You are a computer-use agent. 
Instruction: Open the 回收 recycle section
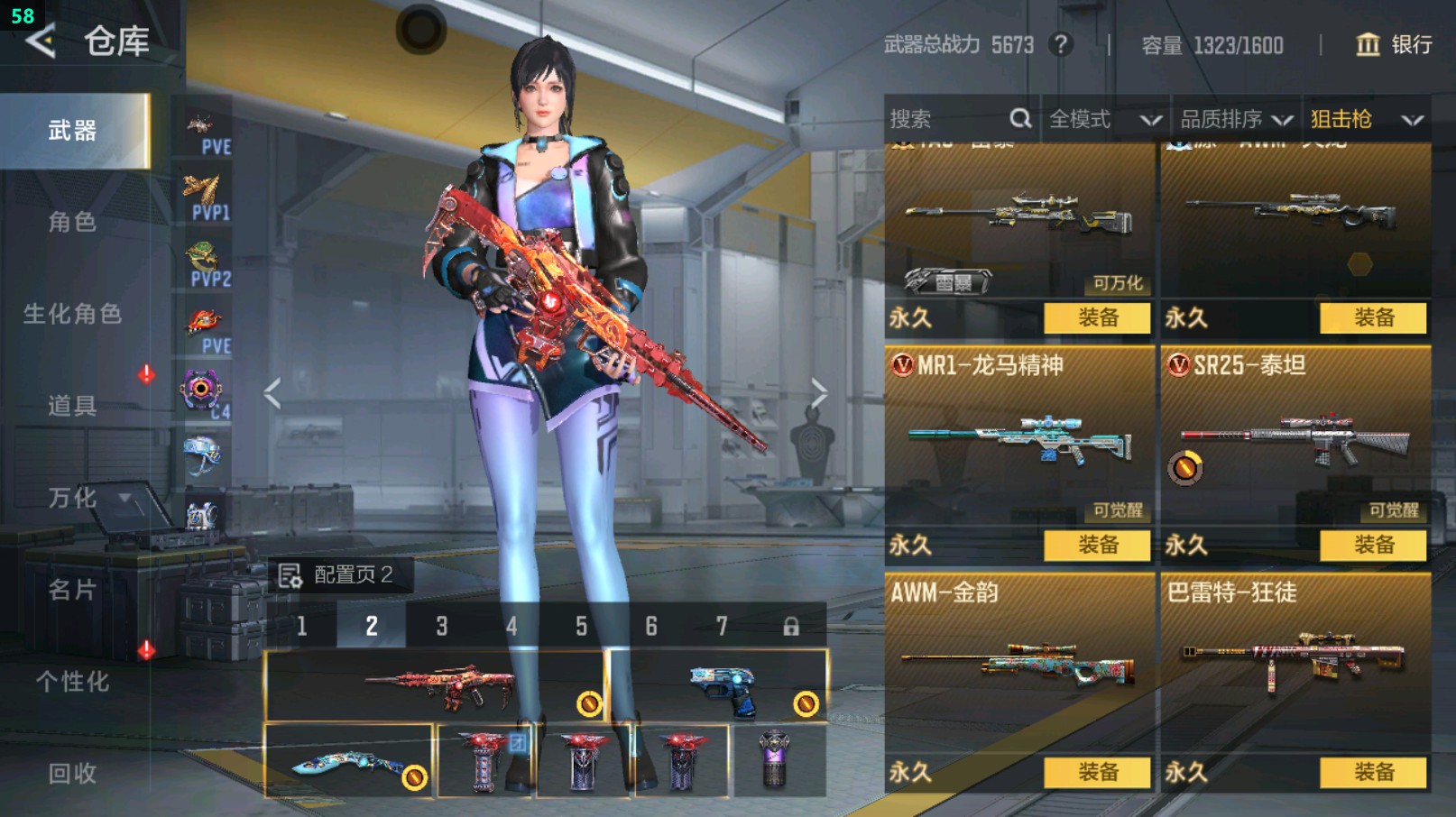72,773
